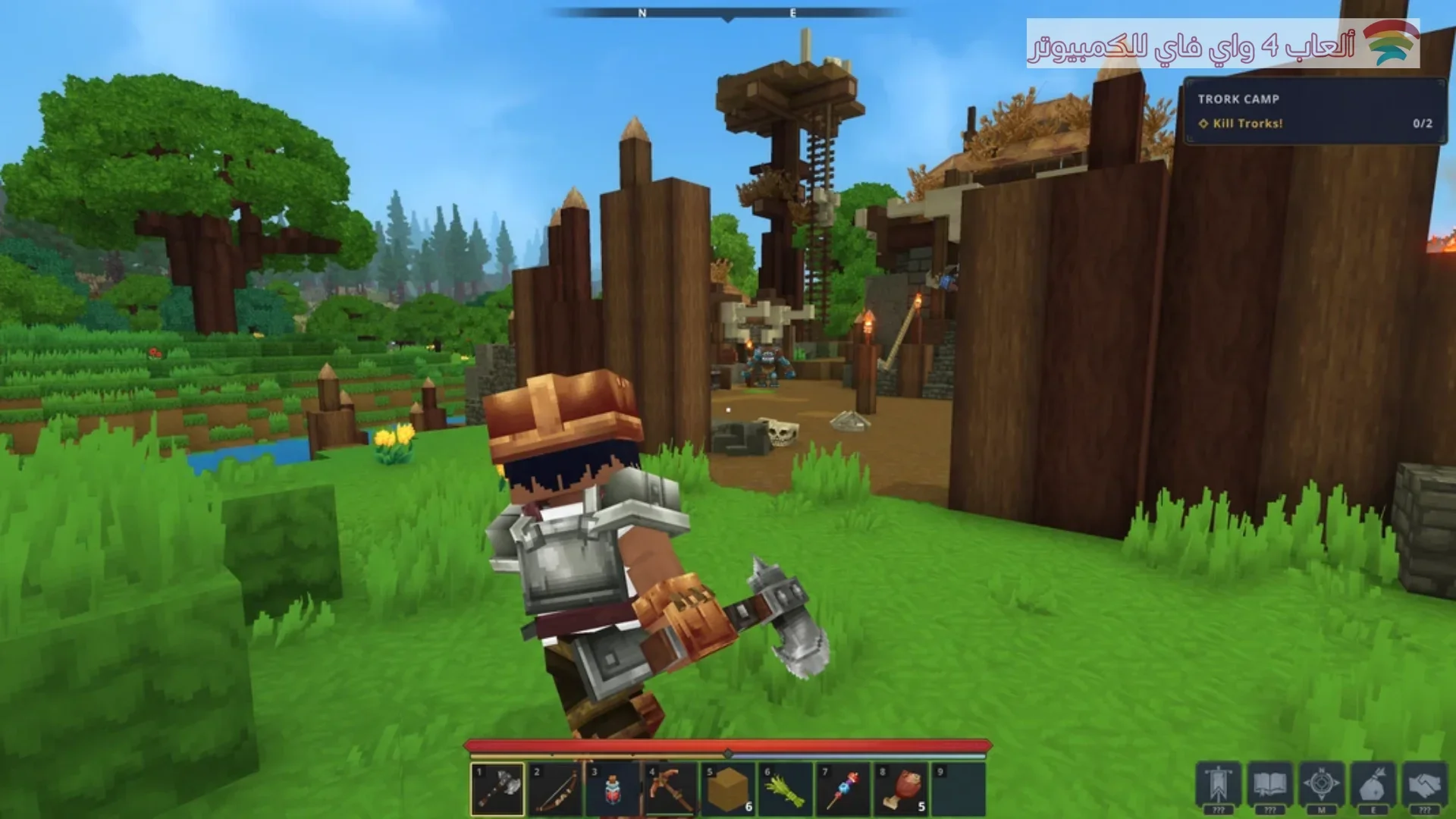Viewport: 1456px width, 819px height.
Task: Select the jeweled magic staff slot
Action: click(843, 789)
